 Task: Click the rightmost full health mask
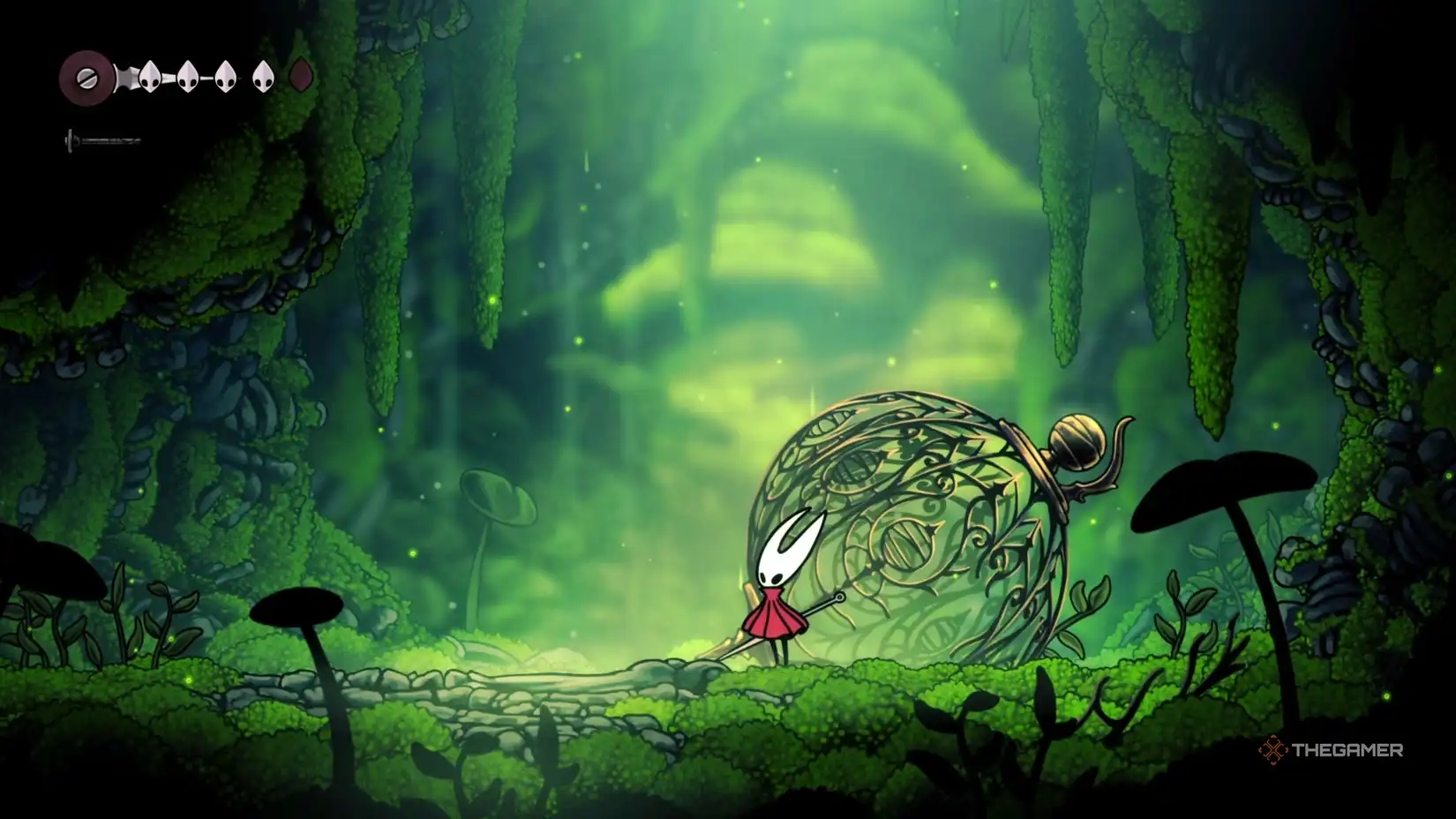pyautogui.click(x=262, y=78)
